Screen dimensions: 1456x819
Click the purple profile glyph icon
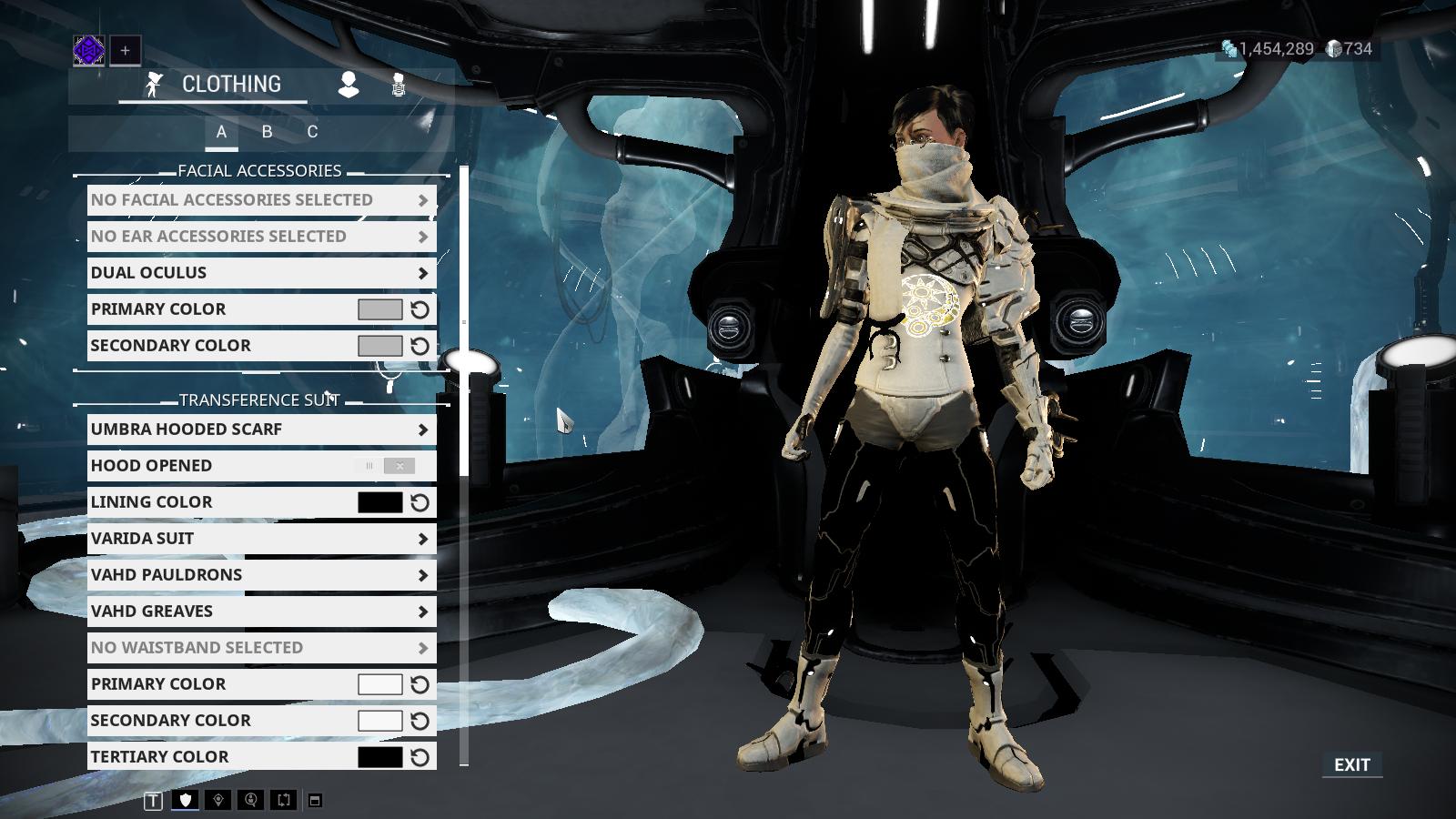tap(89, 51)
